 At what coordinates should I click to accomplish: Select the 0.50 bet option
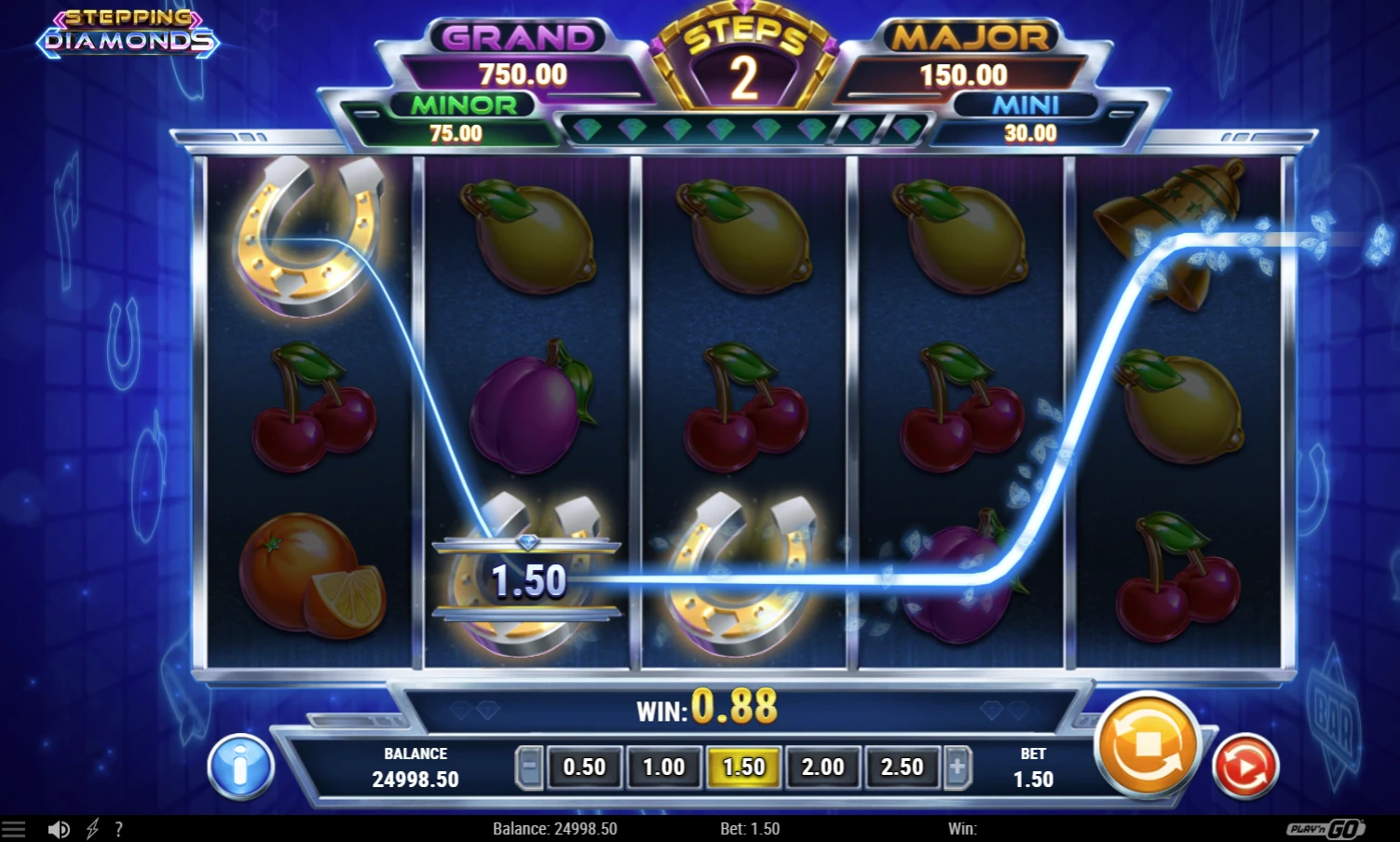[584, 767]
